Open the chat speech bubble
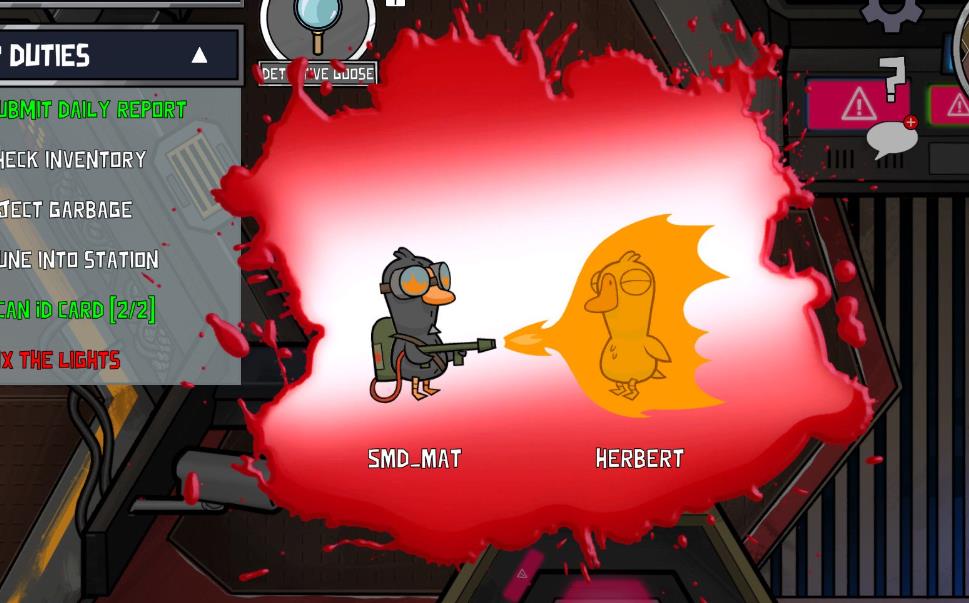Viewport: 969px width, 603px height. (x=891, y=138)
